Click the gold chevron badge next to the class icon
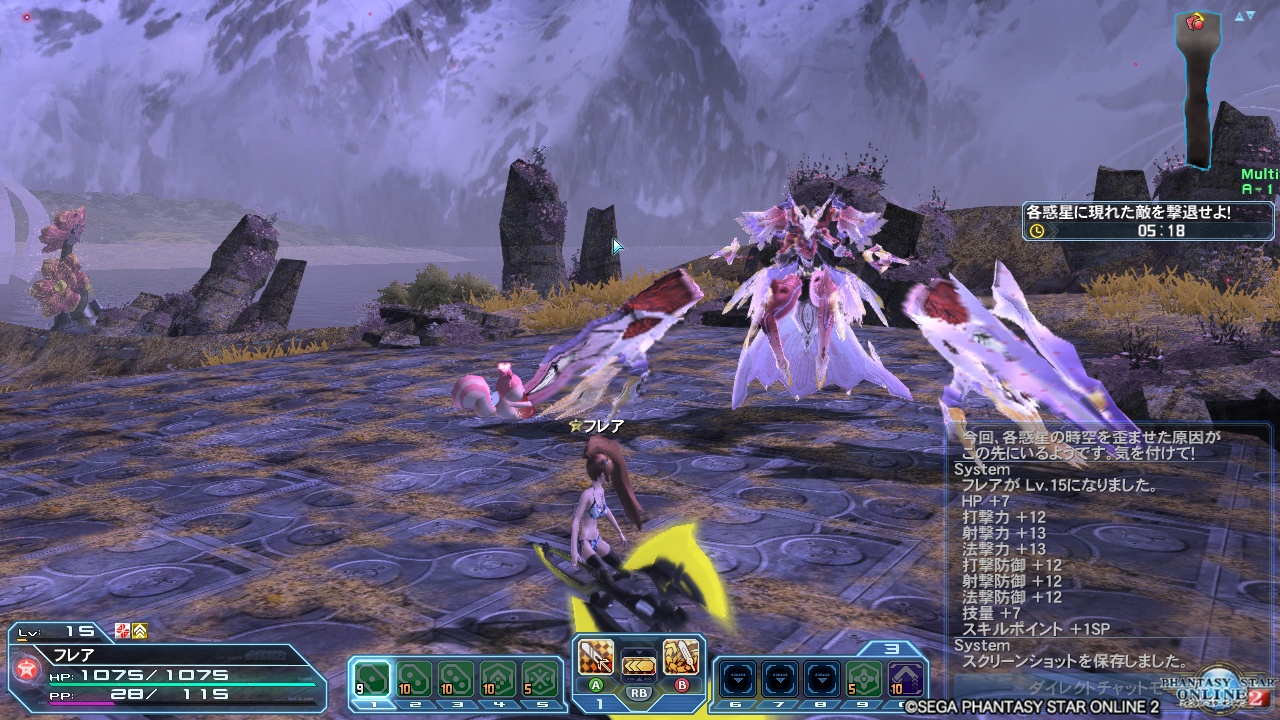 tap(139, 631)
